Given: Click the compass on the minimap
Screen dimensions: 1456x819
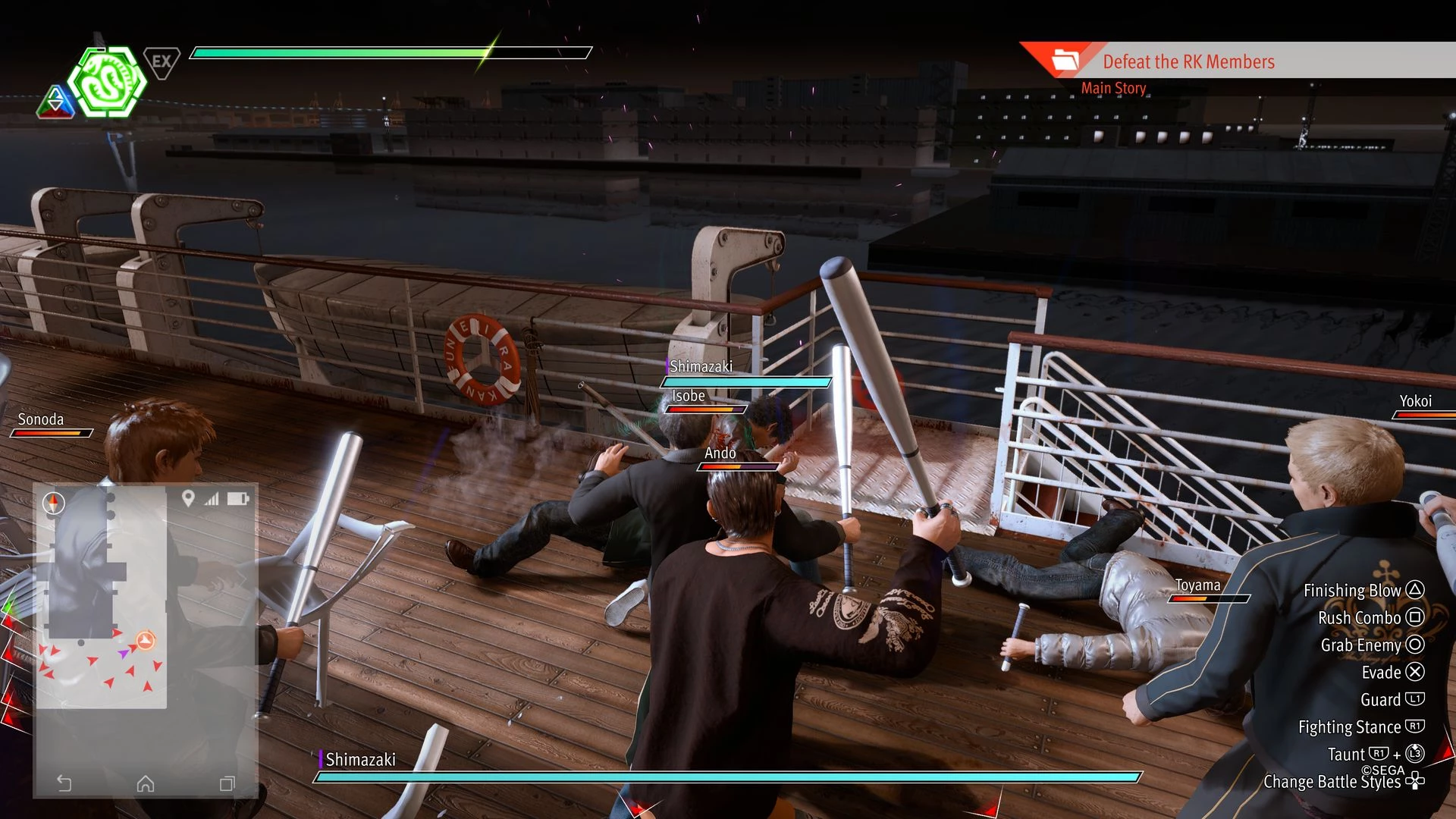Looking at the screenshot, I should click(x=54, y=503).
